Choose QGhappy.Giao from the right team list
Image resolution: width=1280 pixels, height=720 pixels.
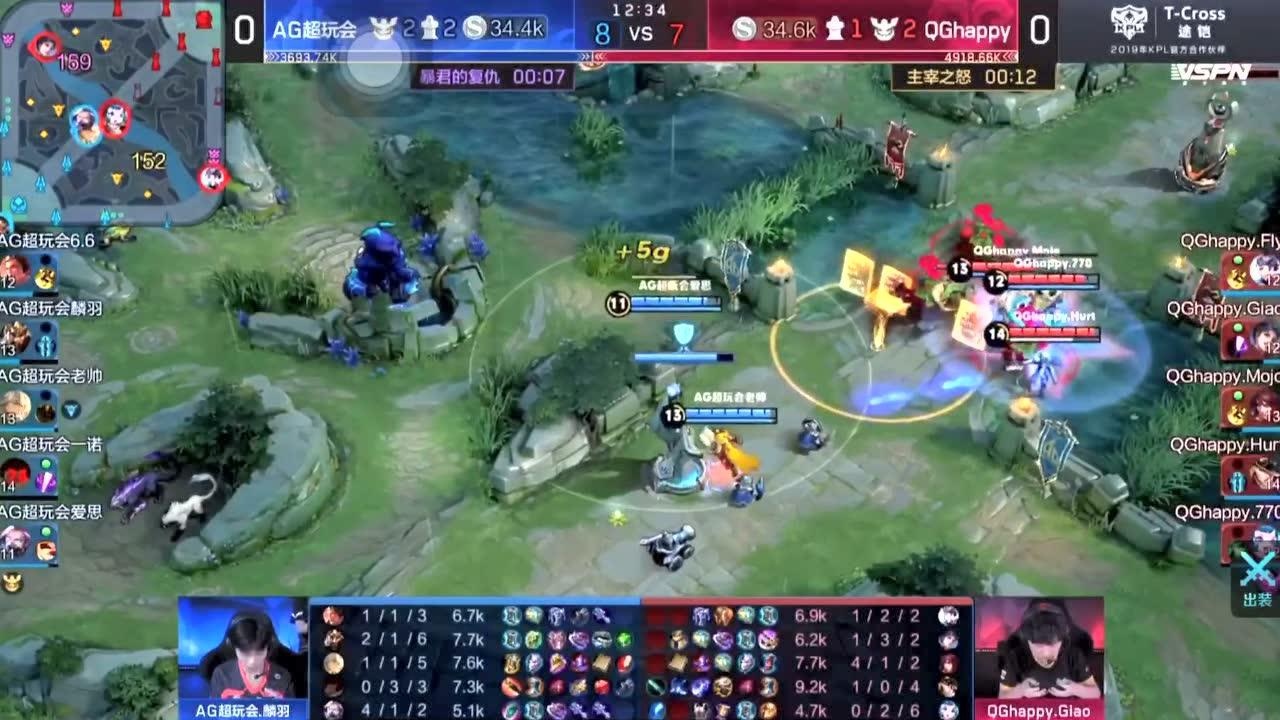pos(1264,337)
